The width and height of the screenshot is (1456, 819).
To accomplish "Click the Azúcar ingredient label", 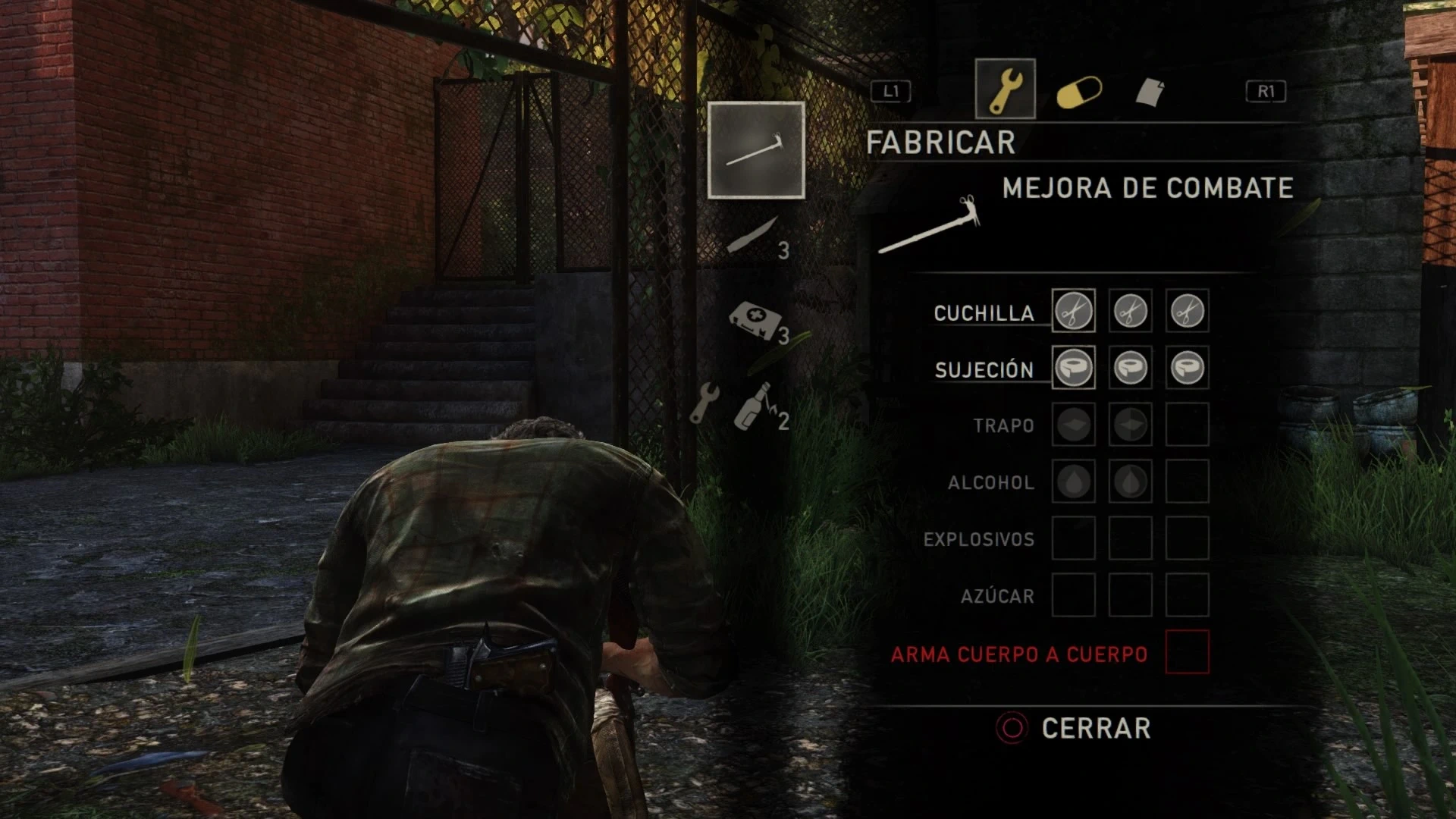I will (x=997, y=597).
